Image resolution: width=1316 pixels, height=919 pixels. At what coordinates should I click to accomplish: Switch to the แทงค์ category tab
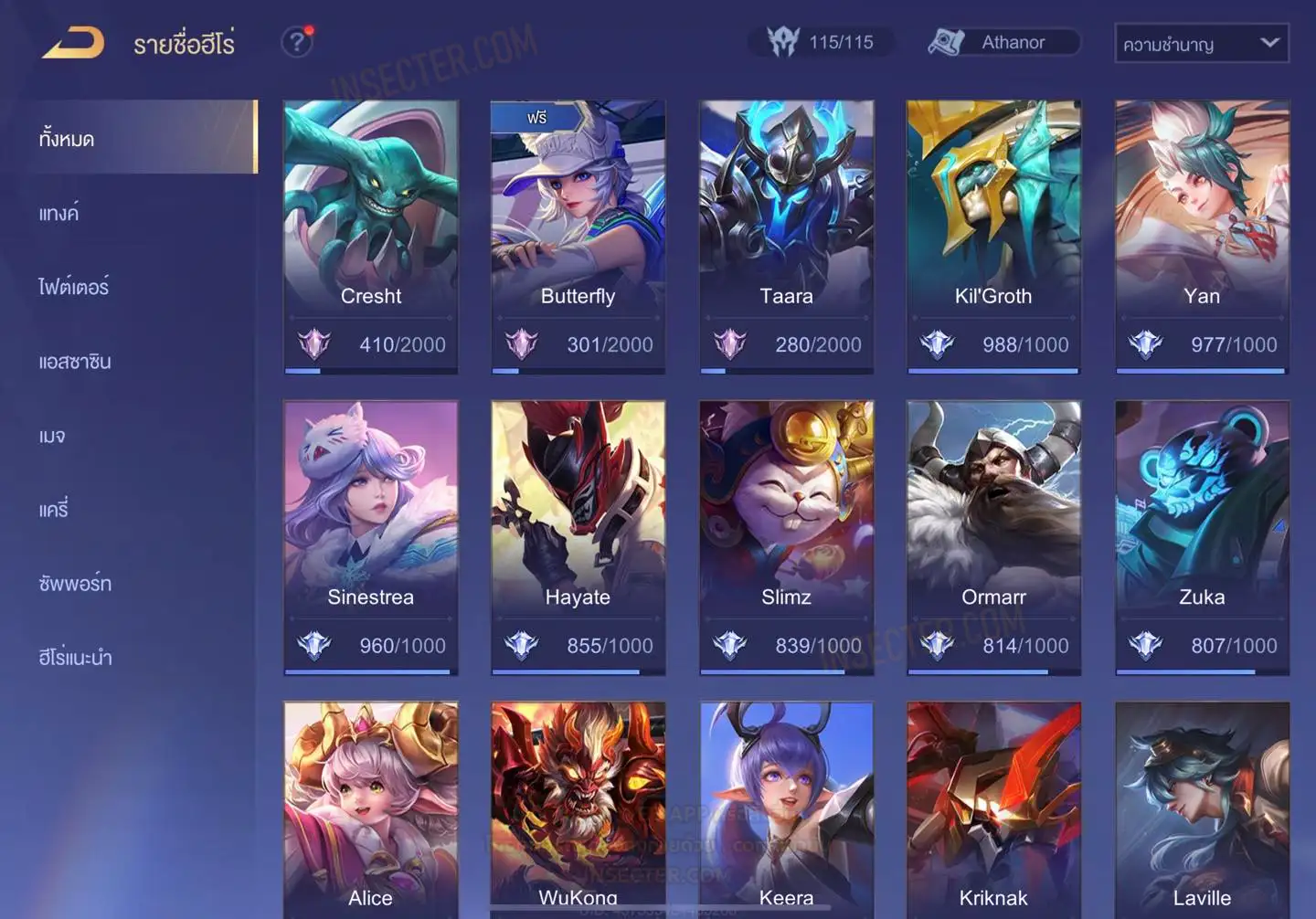(58, 214)
